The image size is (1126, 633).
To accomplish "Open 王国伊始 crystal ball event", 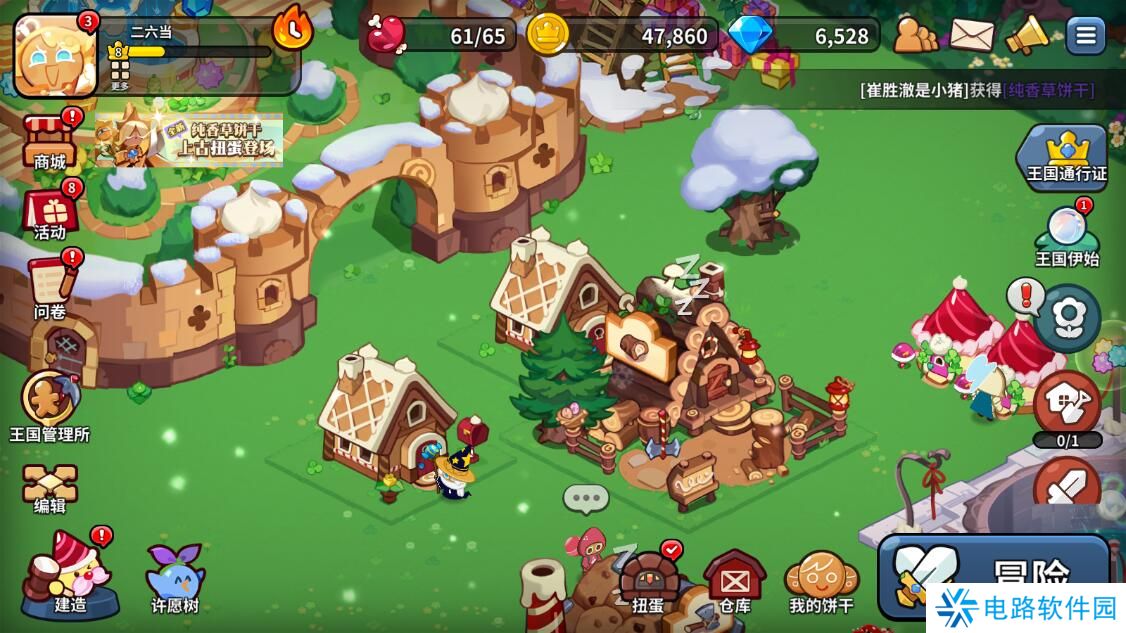I will coord(1066,237).
